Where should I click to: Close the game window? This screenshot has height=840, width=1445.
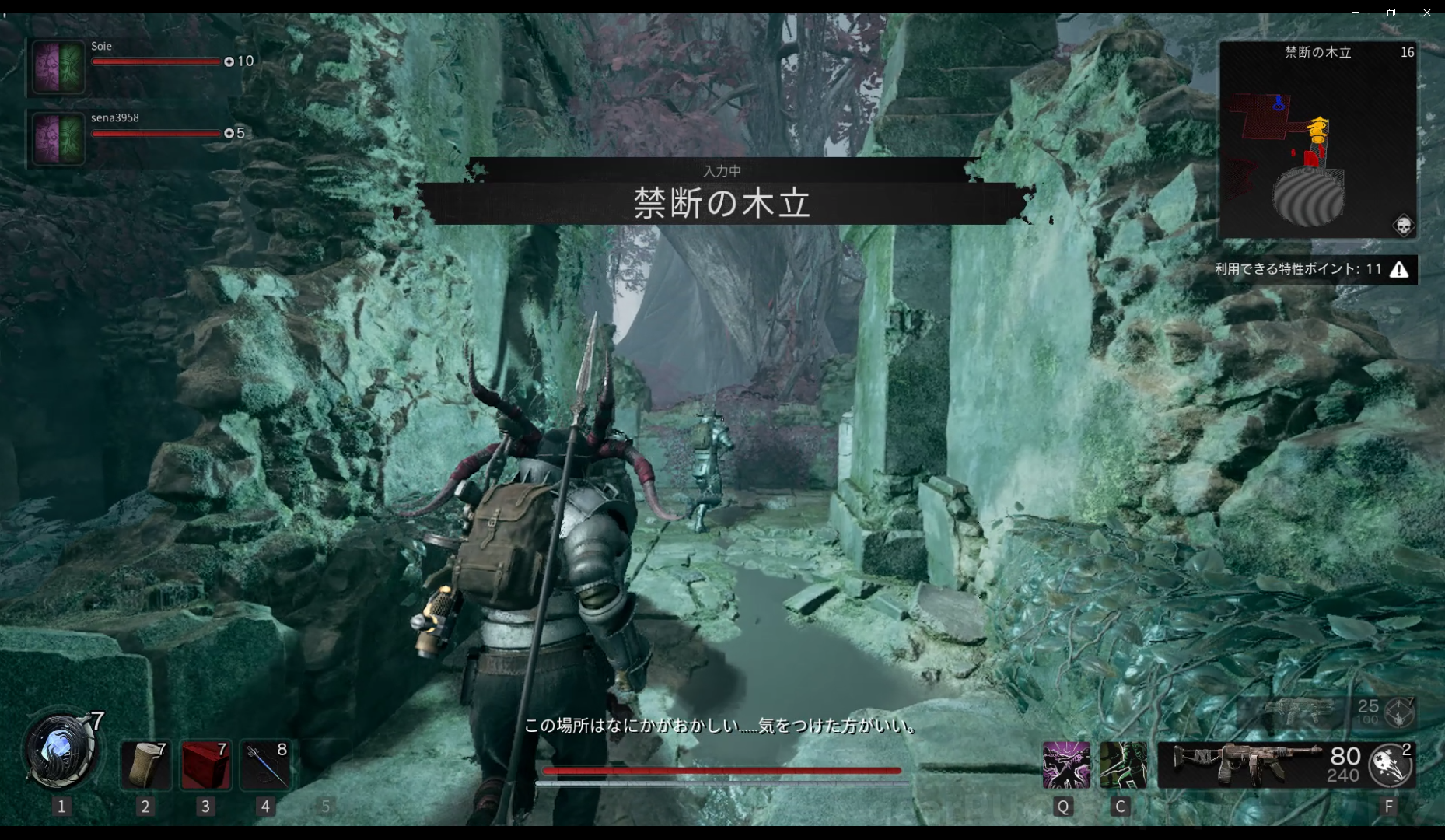(1426, 12)
